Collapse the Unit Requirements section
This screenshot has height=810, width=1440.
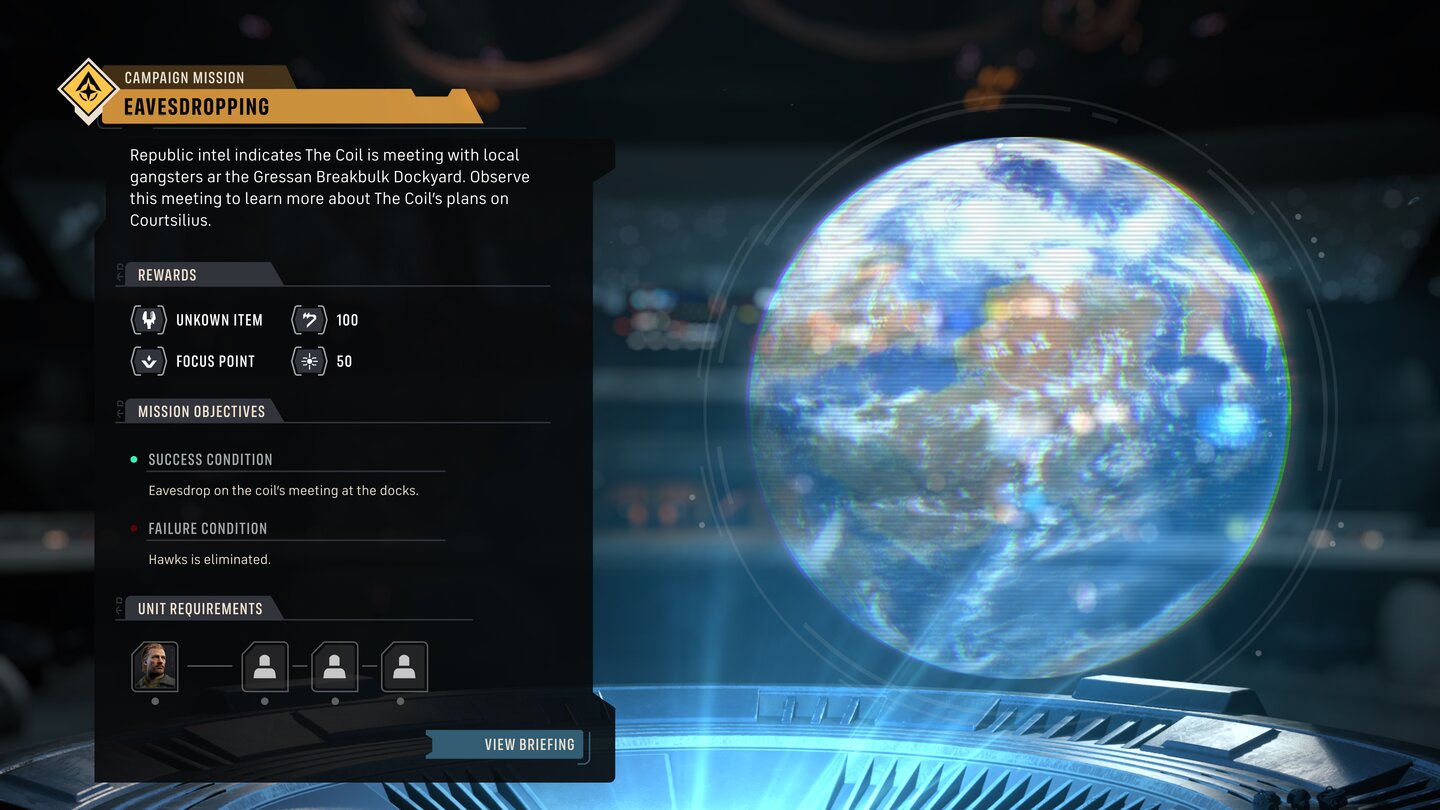click(x=198, y=608)
